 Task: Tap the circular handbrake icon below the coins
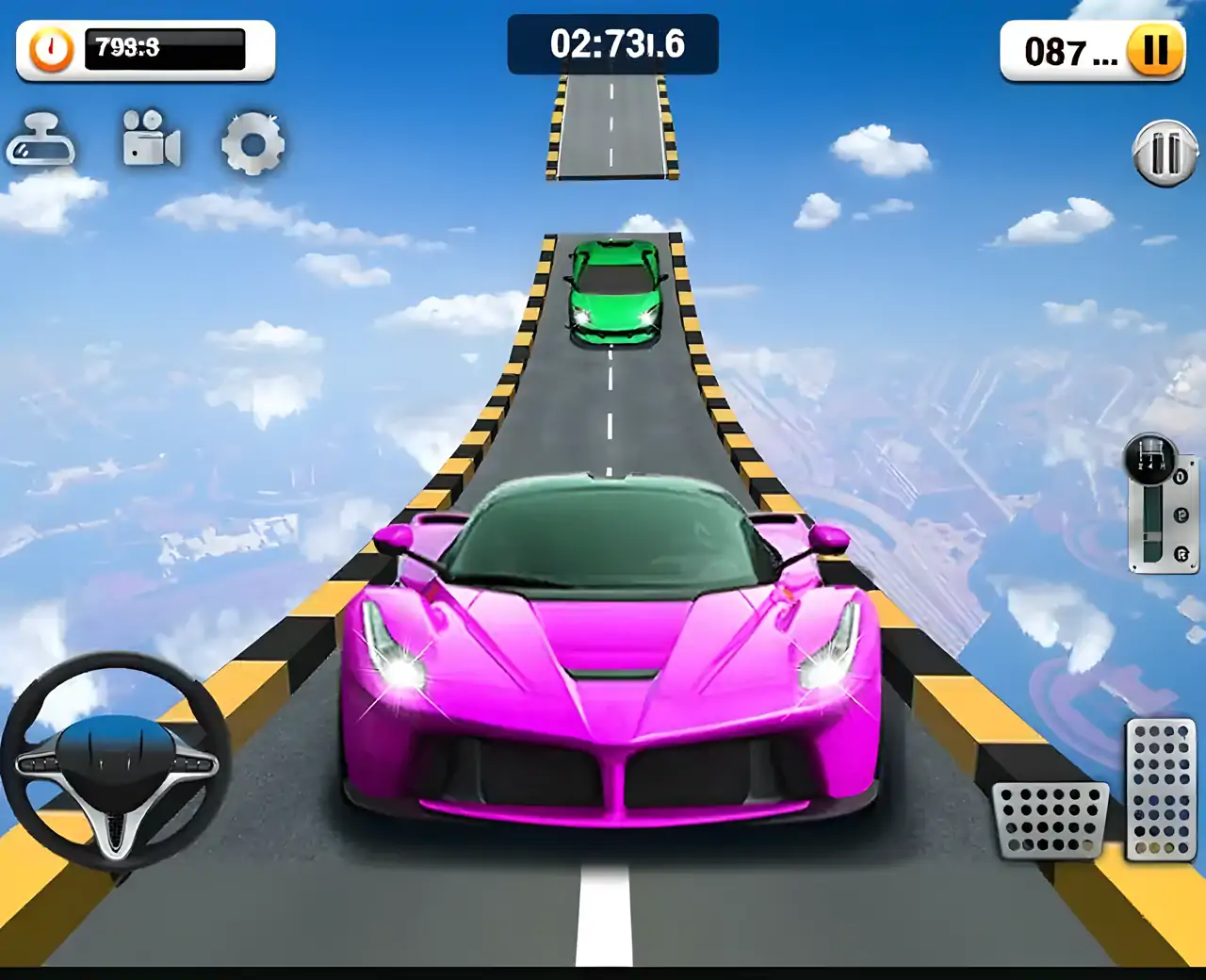click(1165, 151)
